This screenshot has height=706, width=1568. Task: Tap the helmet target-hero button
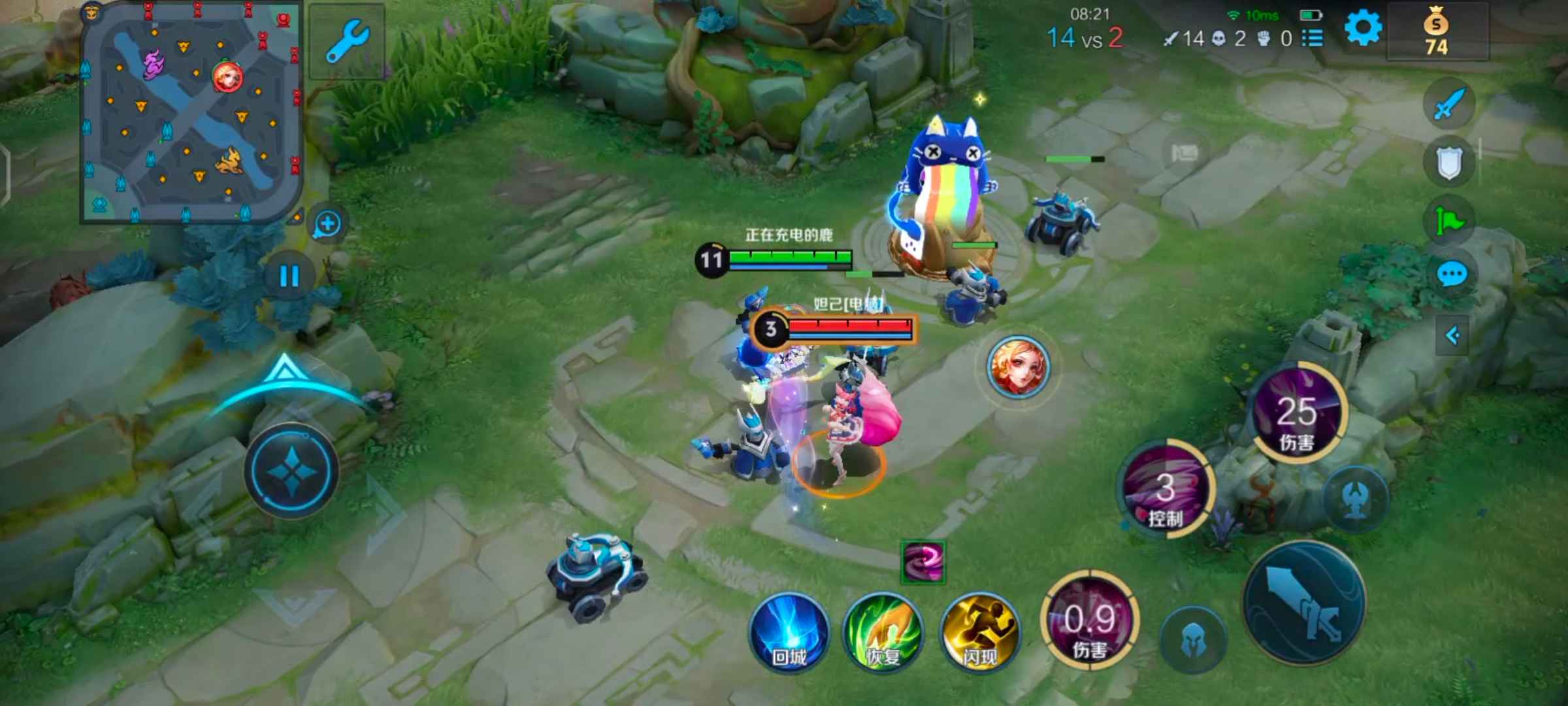[1193, 639]
